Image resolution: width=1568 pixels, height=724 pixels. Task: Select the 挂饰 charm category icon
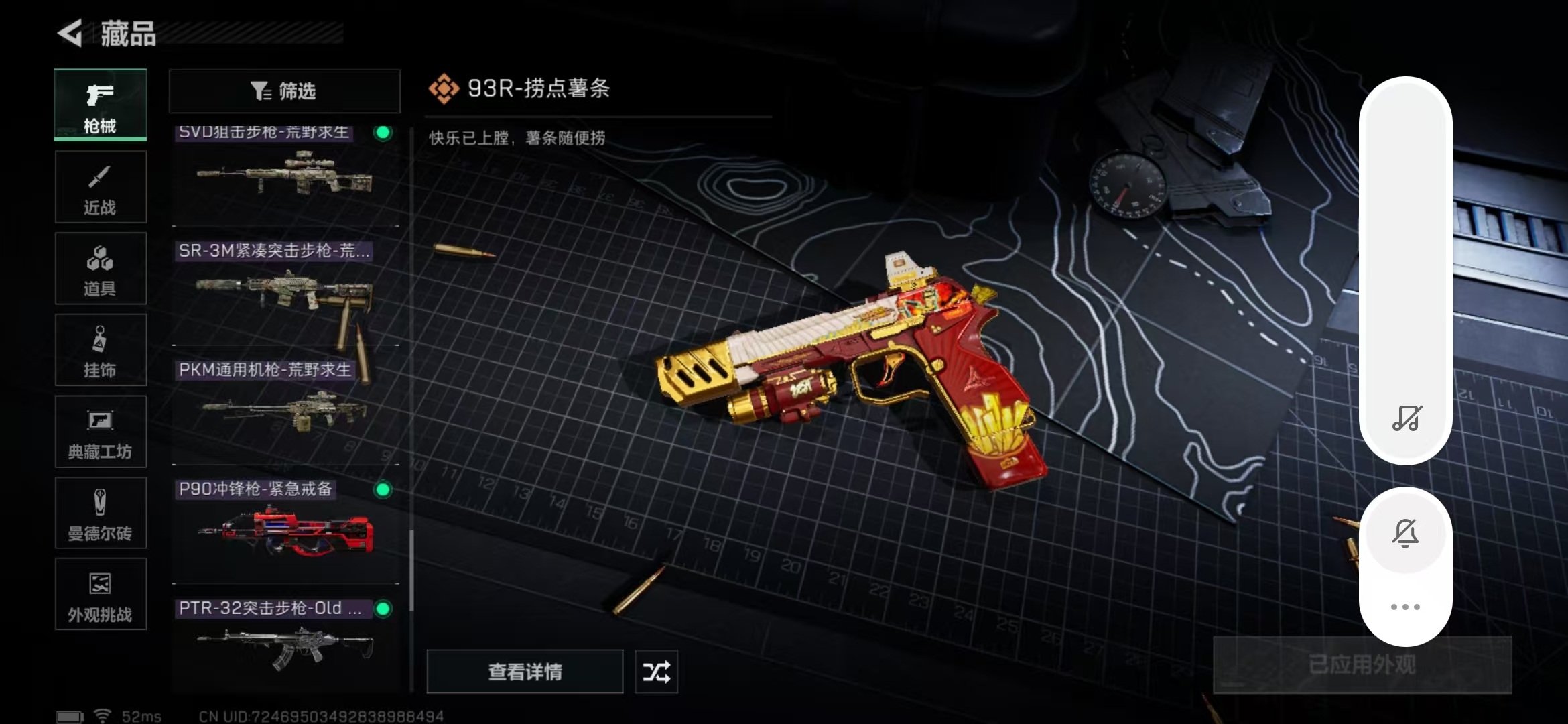pos(100,350)
